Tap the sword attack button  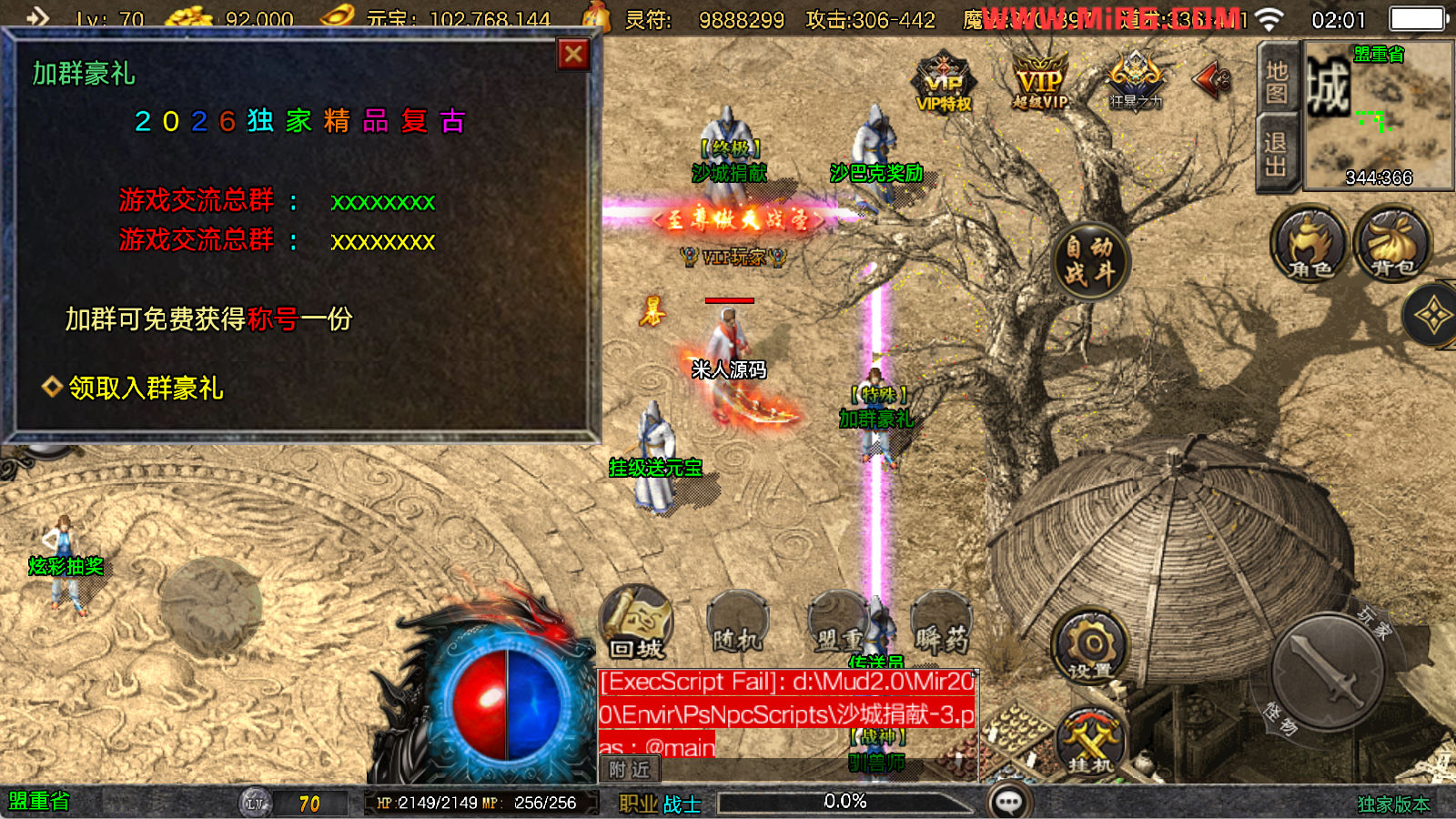(1328, 673)
